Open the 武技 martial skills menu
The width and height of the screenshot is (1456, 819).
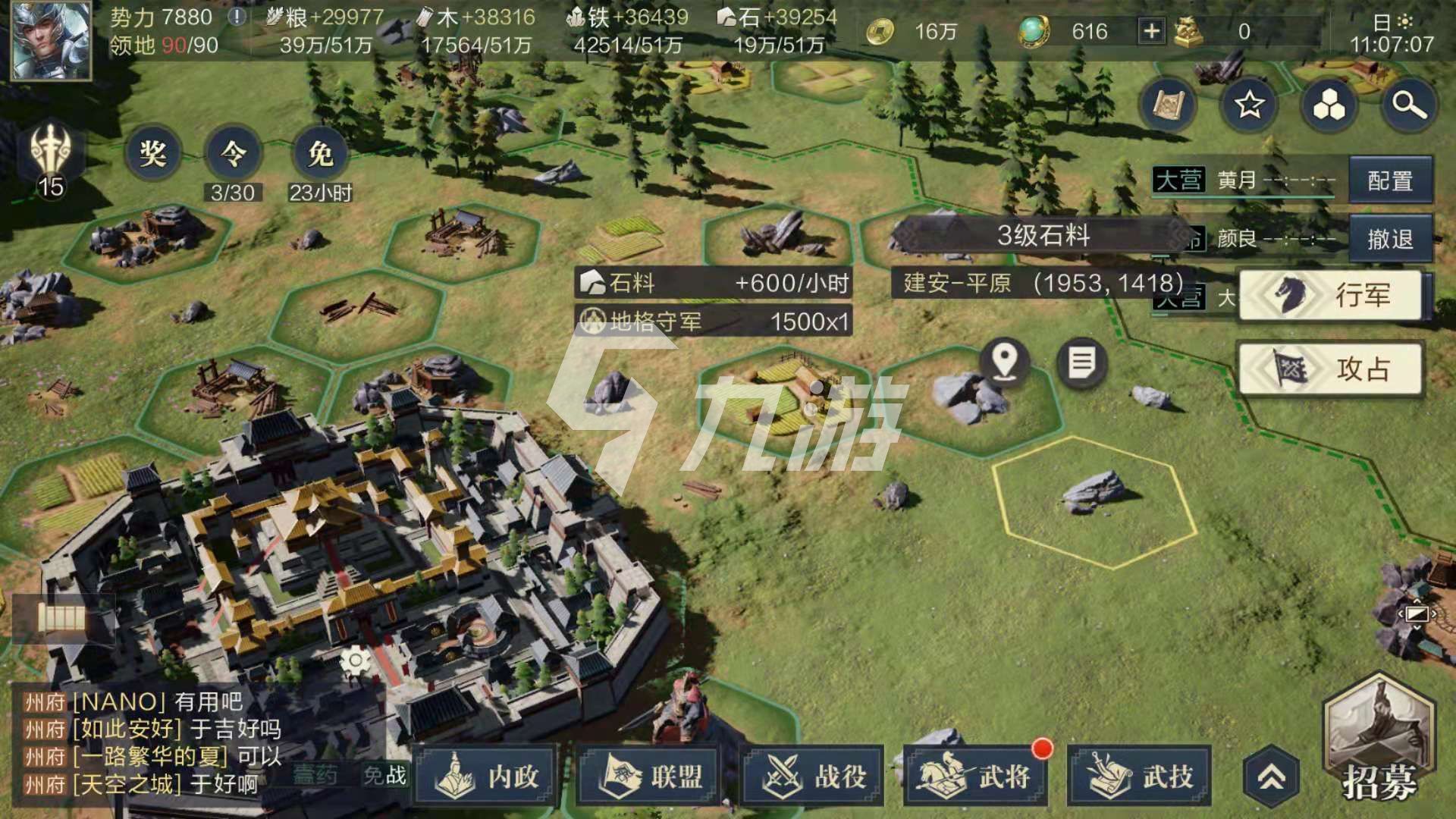point(1141,775)
